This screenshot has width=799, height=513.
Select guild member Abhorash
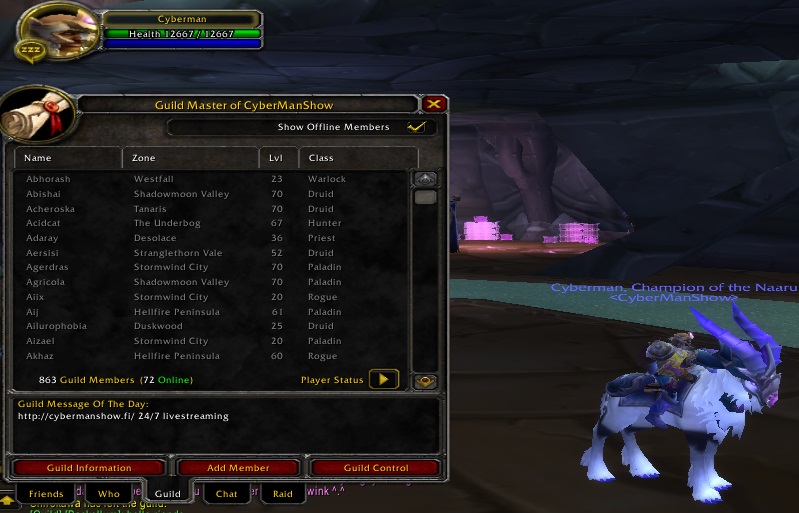coord(49,179)
